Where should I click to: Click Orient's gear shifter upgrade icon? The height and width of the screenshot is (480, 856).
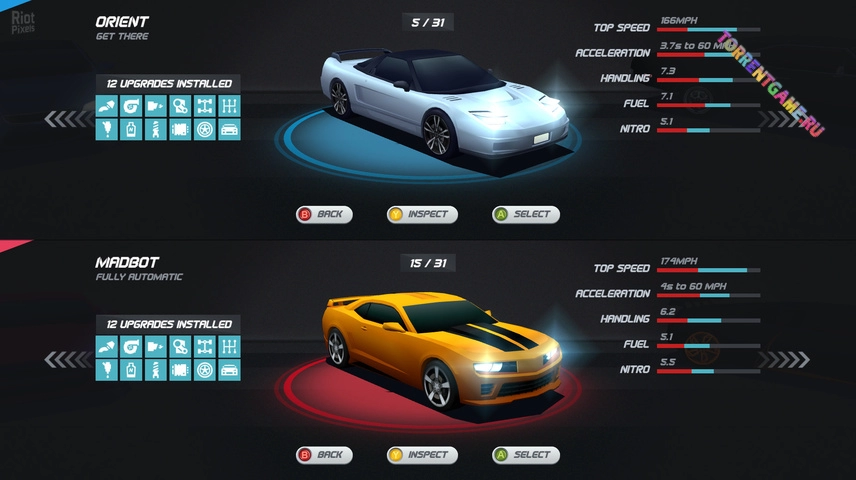point(229,106)
